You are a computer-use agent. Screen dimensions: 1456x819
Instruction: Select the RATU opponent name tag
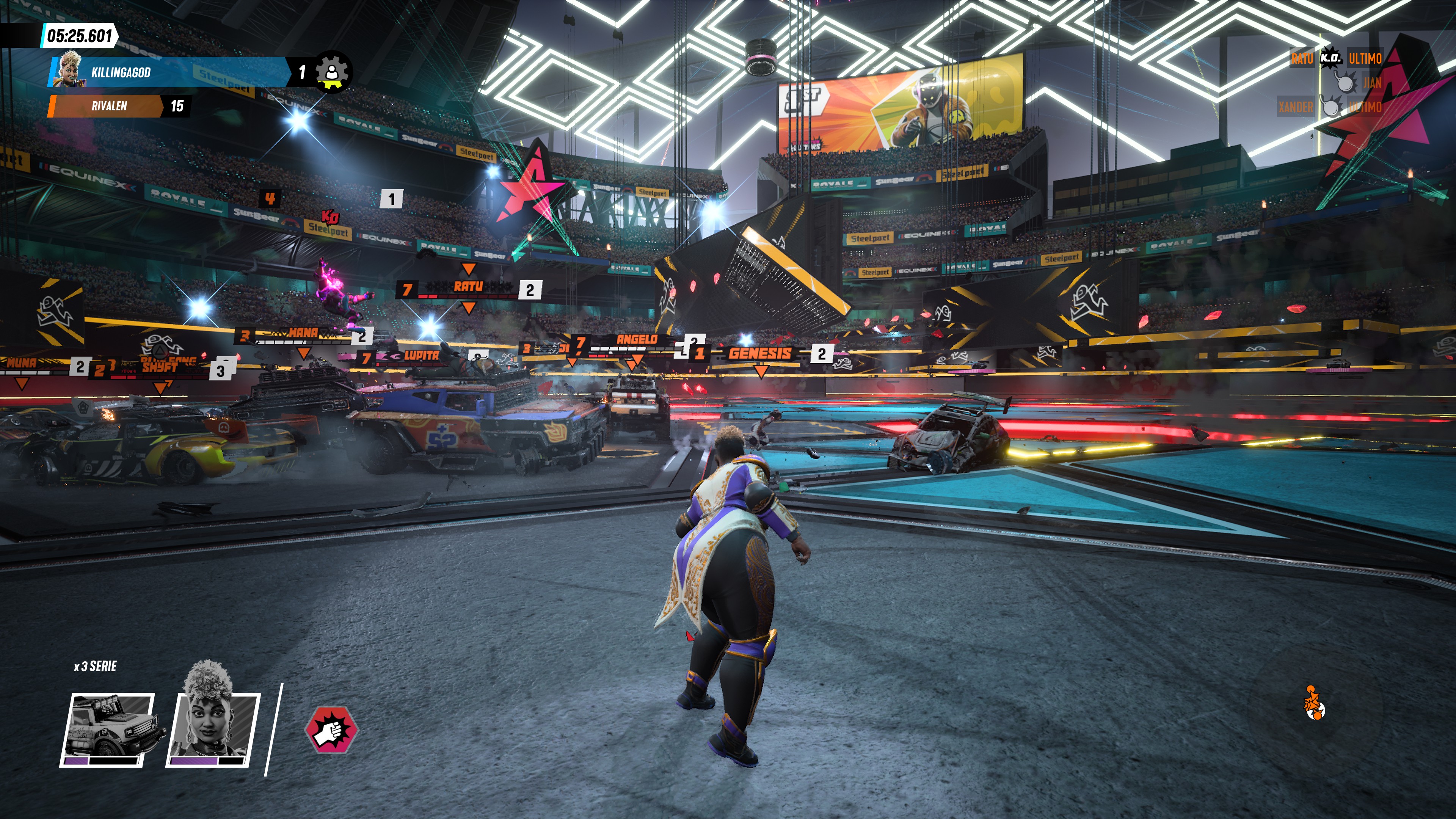[468, 287]
